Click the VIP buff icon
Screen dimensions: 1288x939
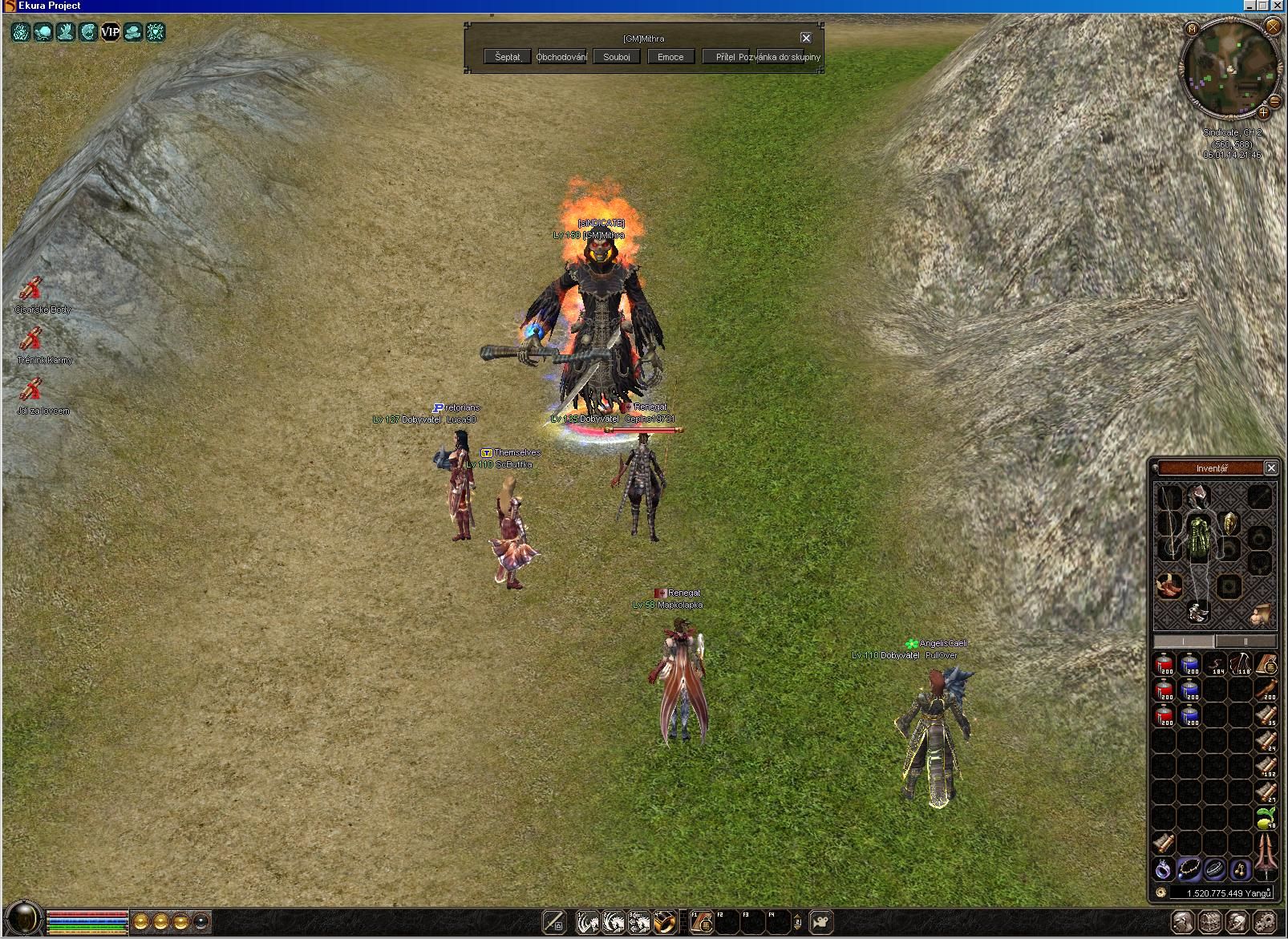pos(110,32)
